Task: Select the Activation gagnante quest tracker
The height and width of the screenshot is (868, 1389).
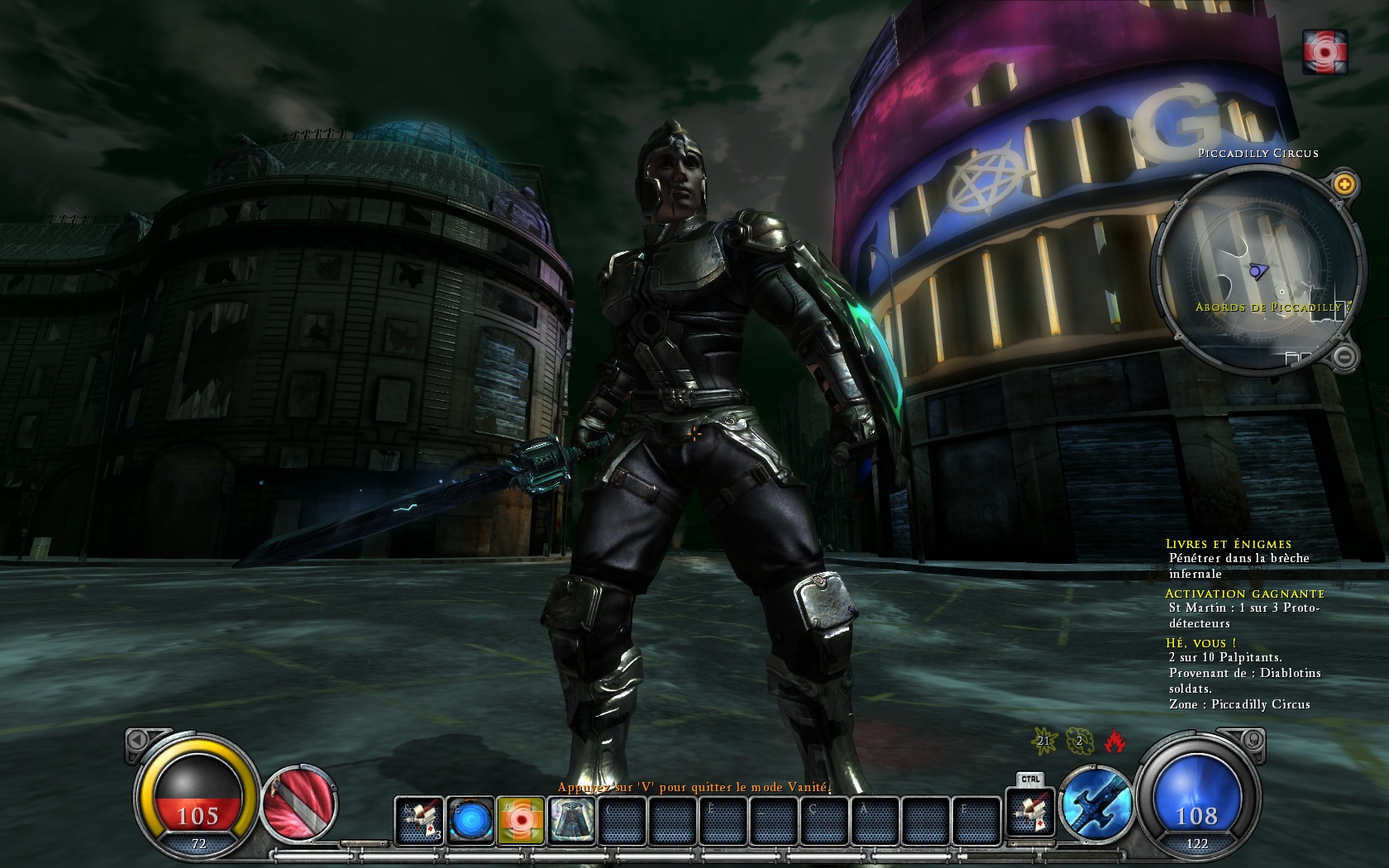Action: click(1244, 594)
